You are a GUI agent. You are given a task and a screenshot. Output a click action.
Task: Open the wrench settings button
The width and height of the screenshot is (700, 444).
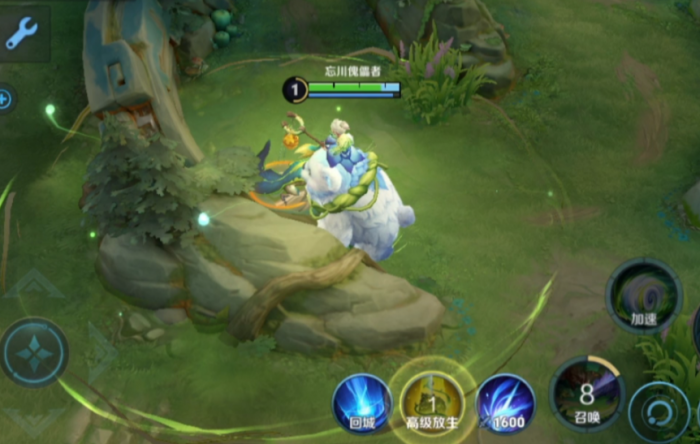[x=22, y=33]
